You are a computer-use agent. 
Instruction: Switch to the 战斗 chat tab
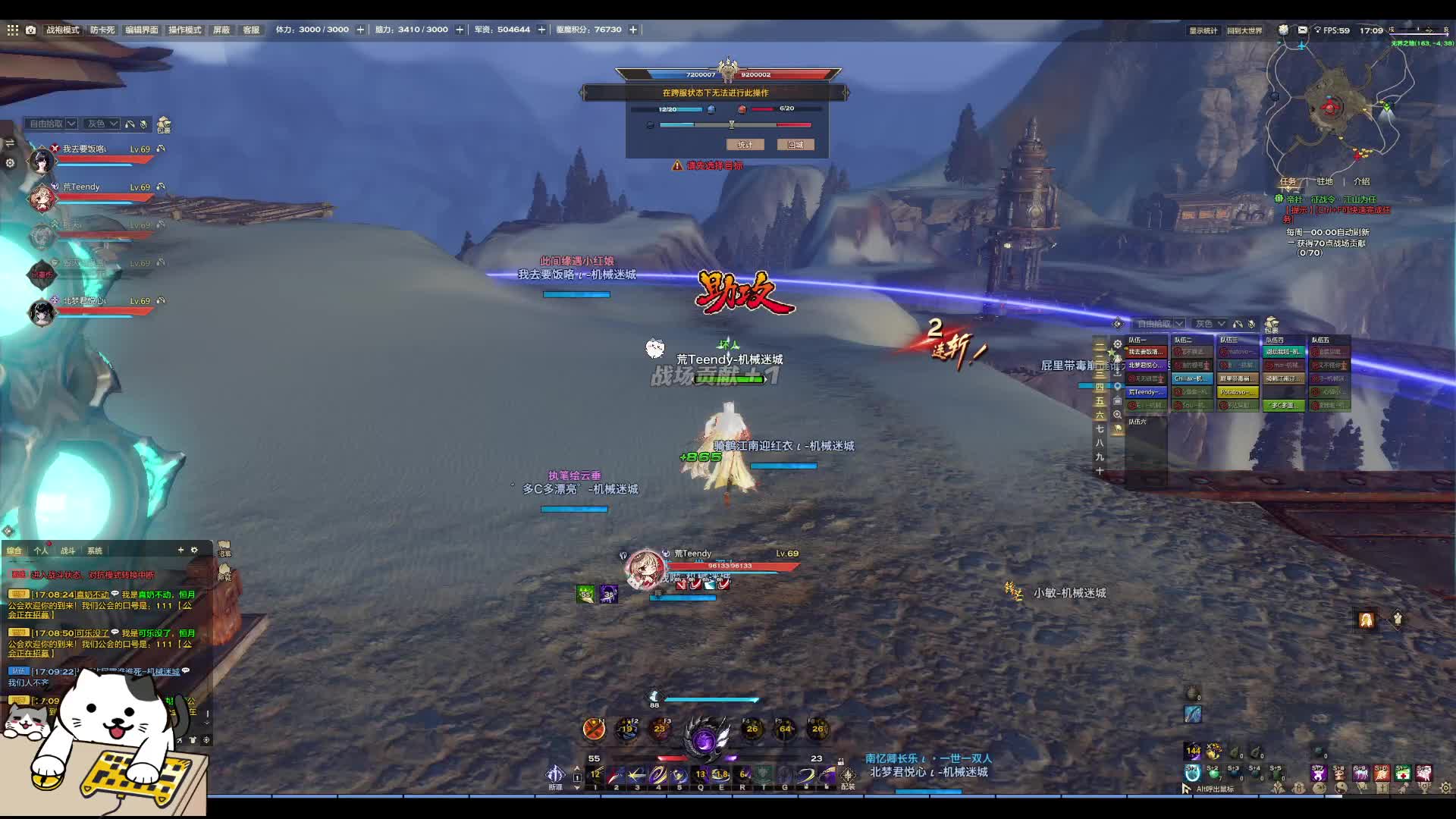pyautogui.click(x=67, y=551)
